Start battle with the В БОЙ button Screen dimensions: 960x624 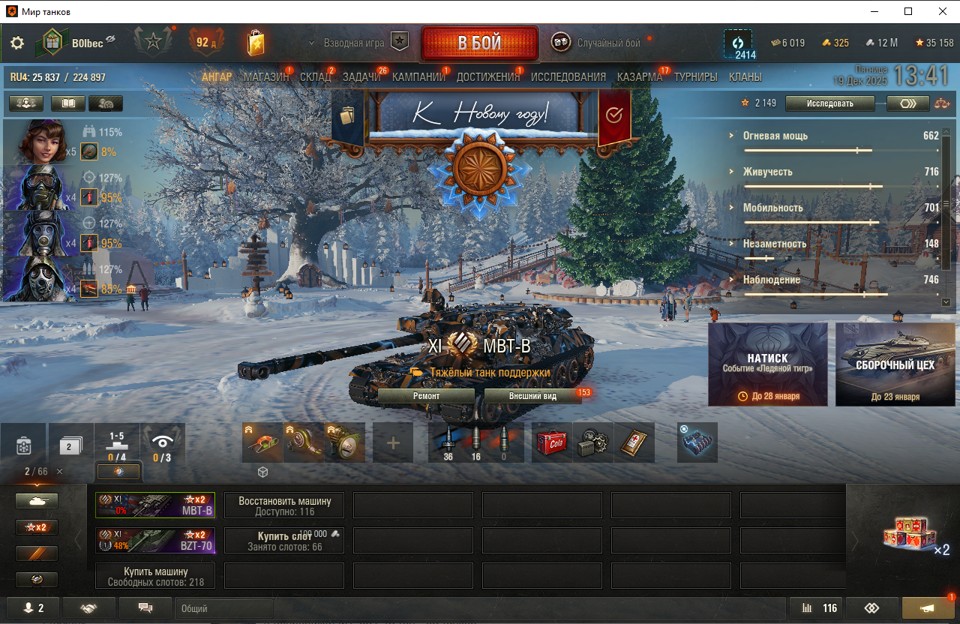(479, 43)
